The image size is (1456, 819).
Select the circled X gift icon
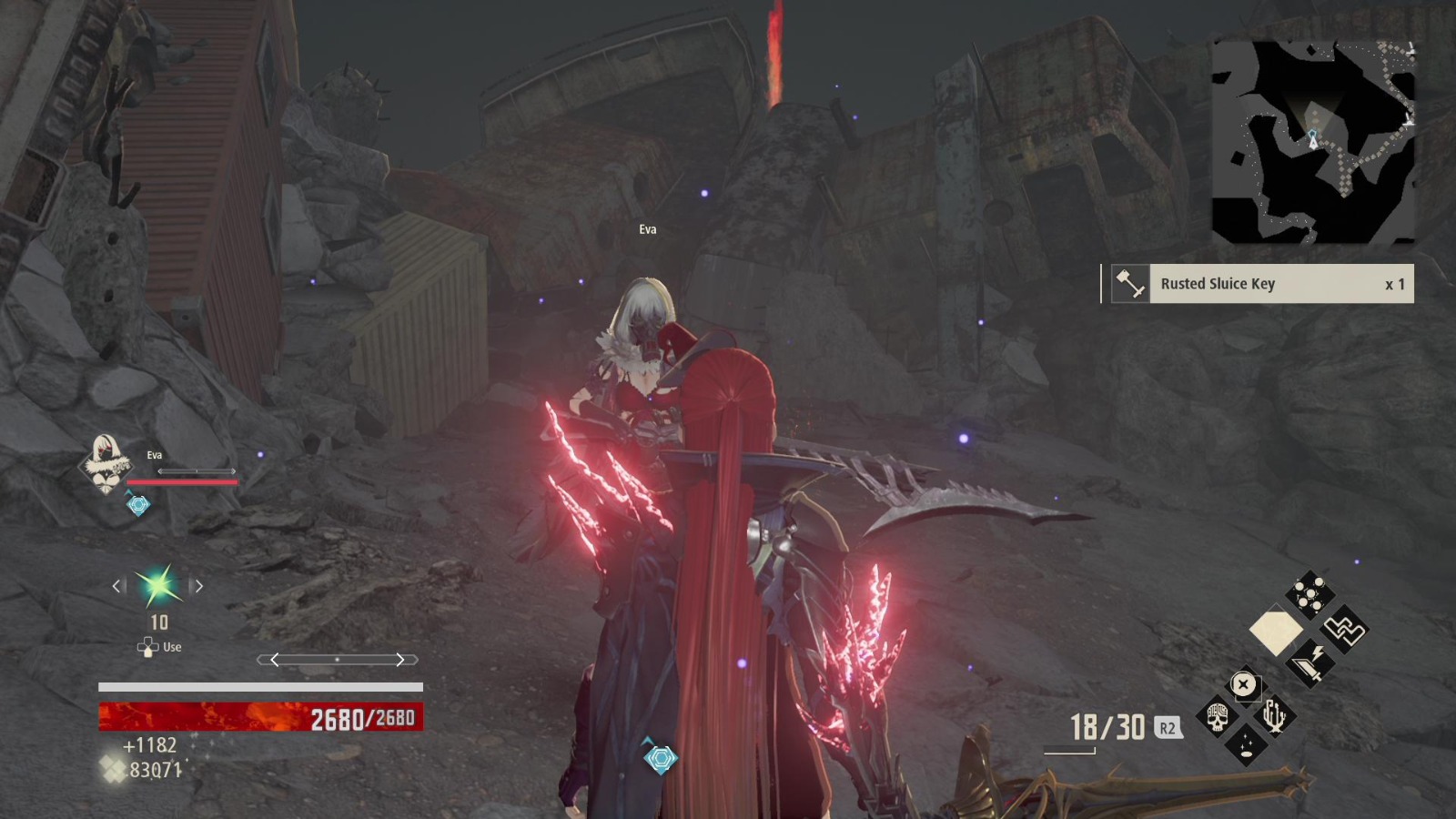pyautogui.click(x=1244, y=683)
